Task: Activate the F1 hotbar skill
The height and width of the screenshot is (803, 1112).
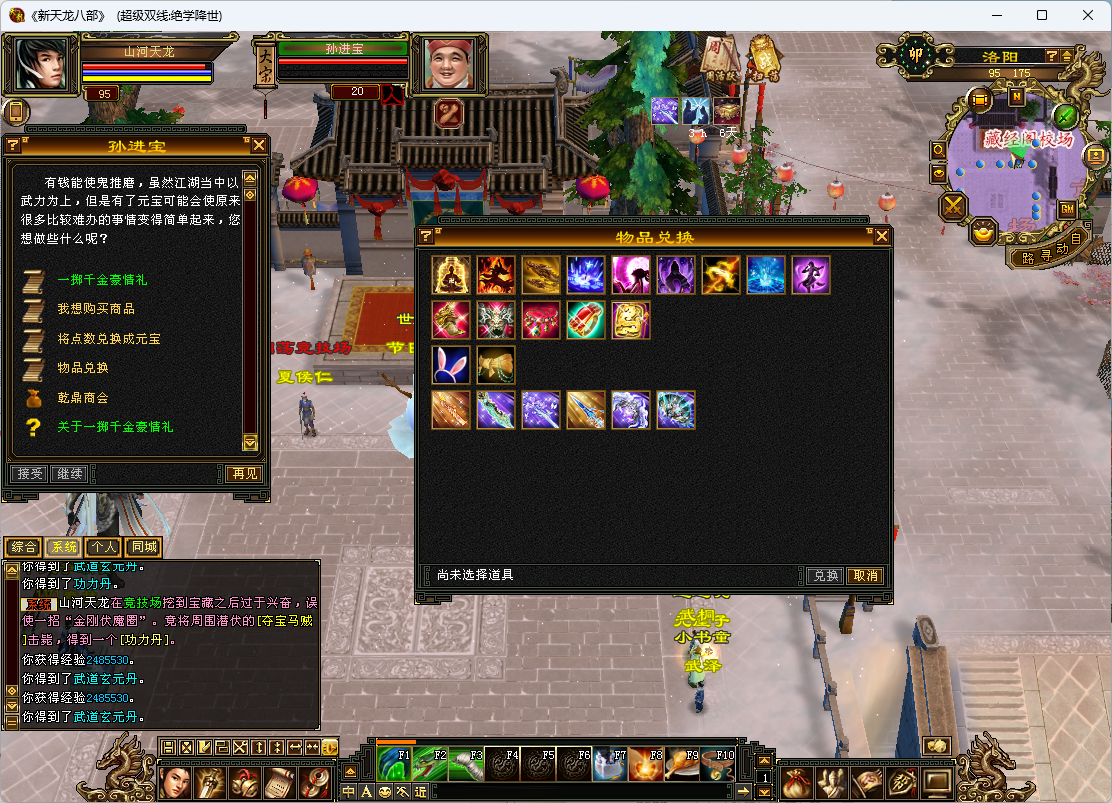Action: [x=393, y=765]
